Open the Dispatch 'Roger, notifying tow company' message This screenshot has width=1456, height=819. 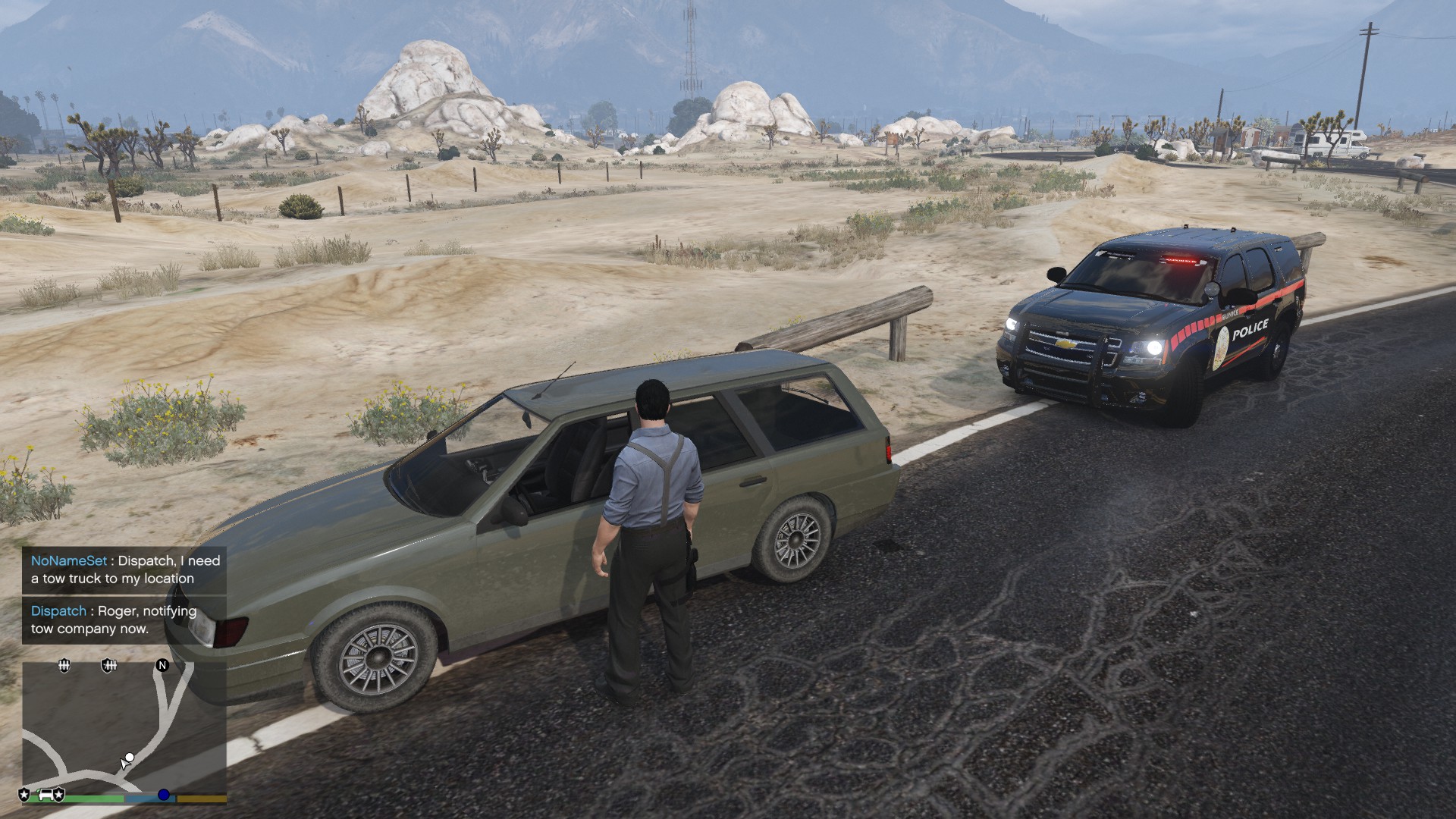coord(114,620)
